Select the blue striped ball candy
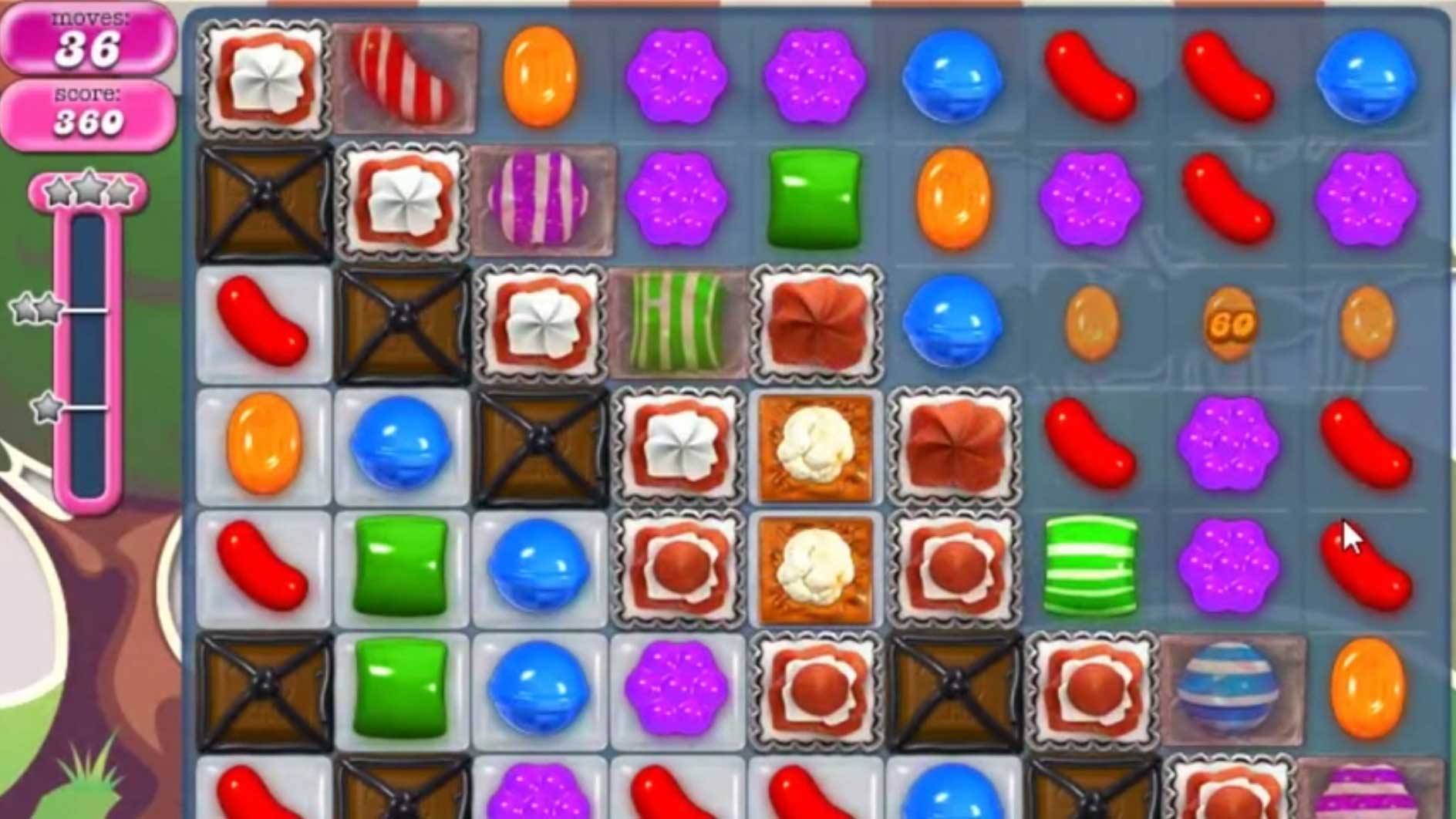 1228,686
